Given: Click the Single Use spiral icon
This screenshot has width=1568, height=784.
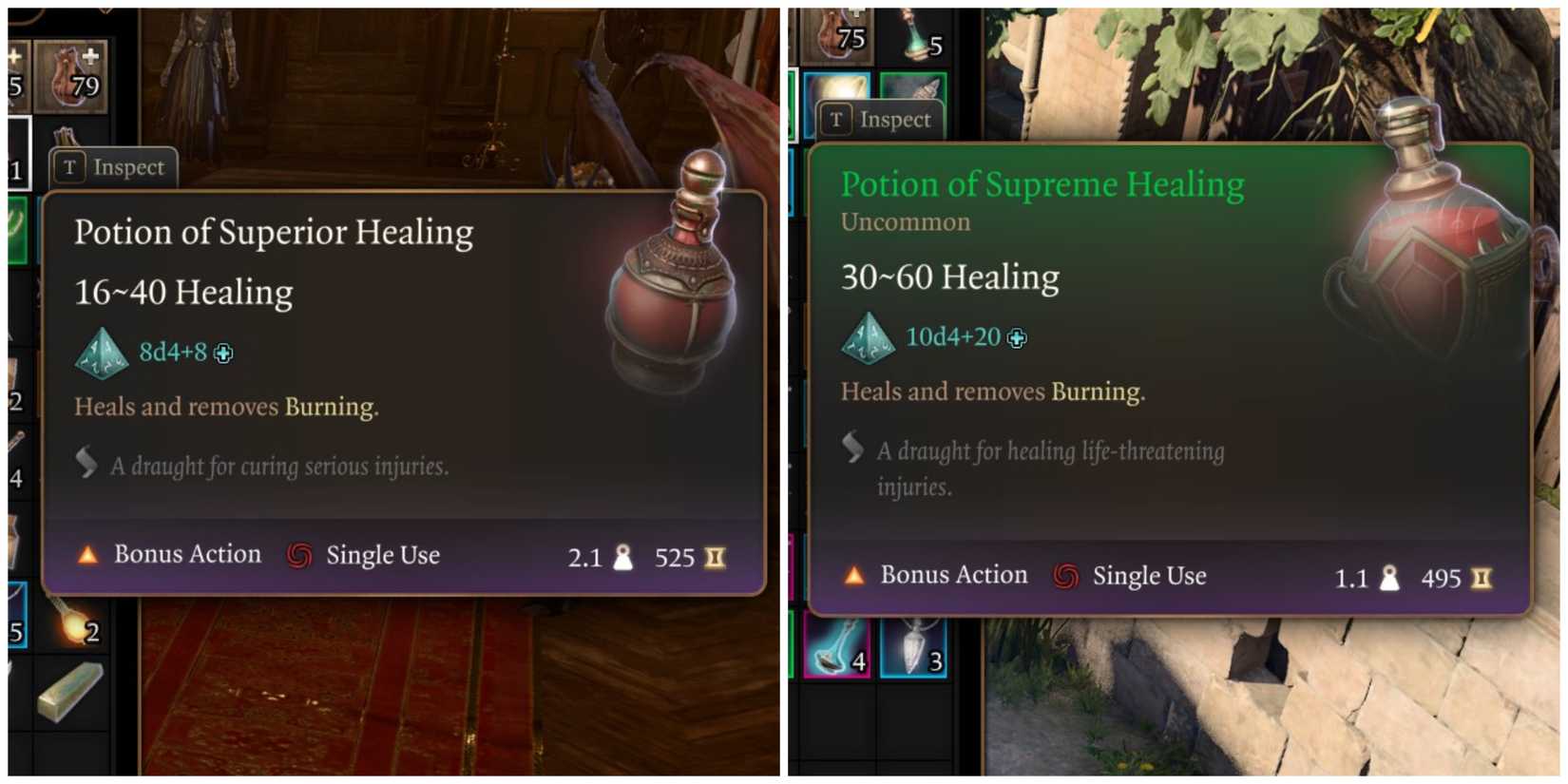Looking at the screenshot, I should point(1066,575).
